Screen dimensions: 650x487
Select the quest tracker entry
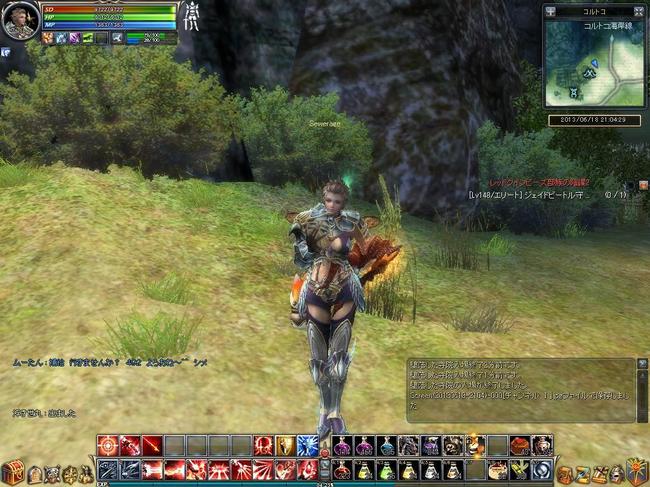[x=530, y=195]
